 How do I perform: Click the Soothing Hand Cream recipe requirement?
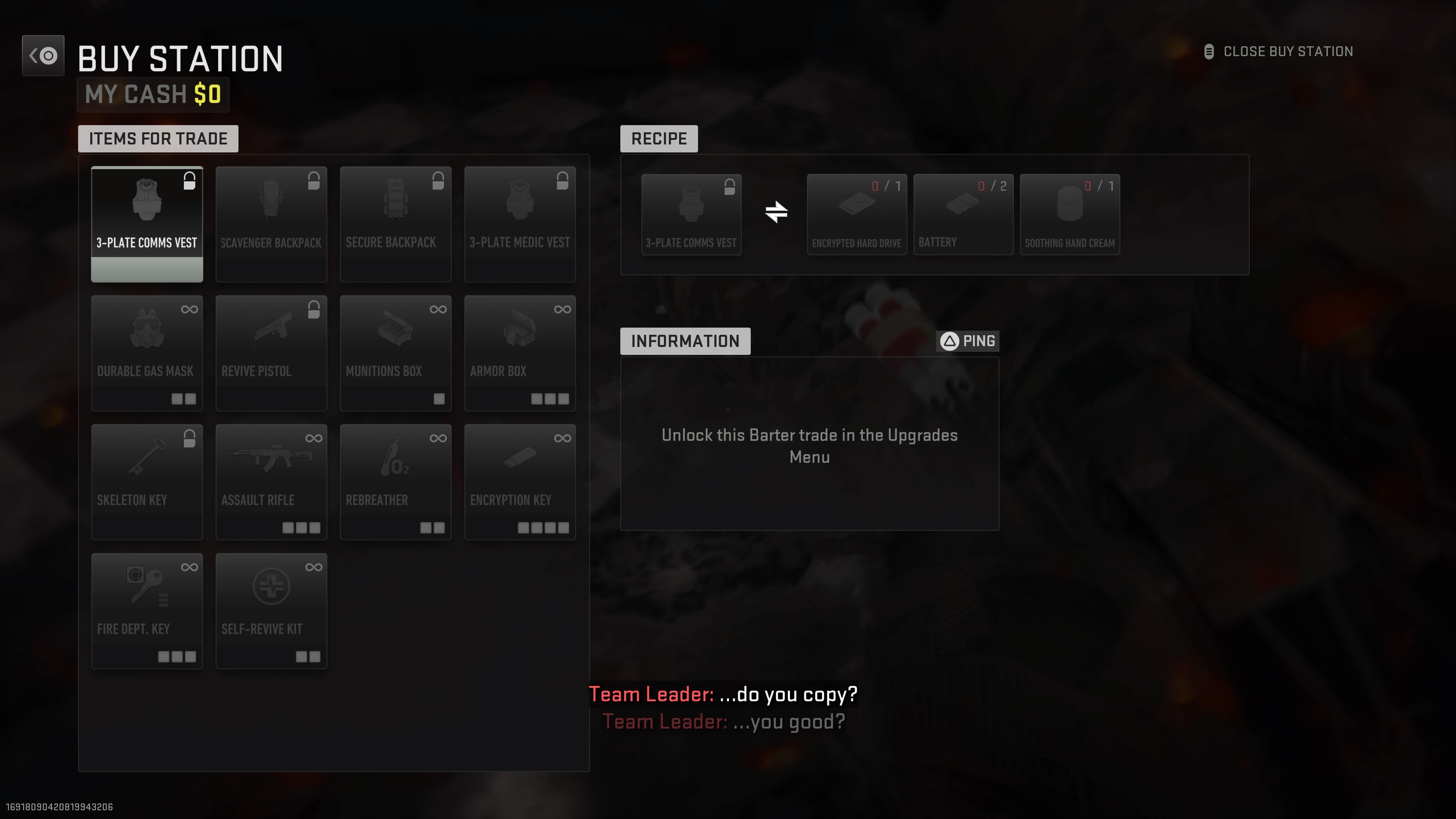[1069, 213]
